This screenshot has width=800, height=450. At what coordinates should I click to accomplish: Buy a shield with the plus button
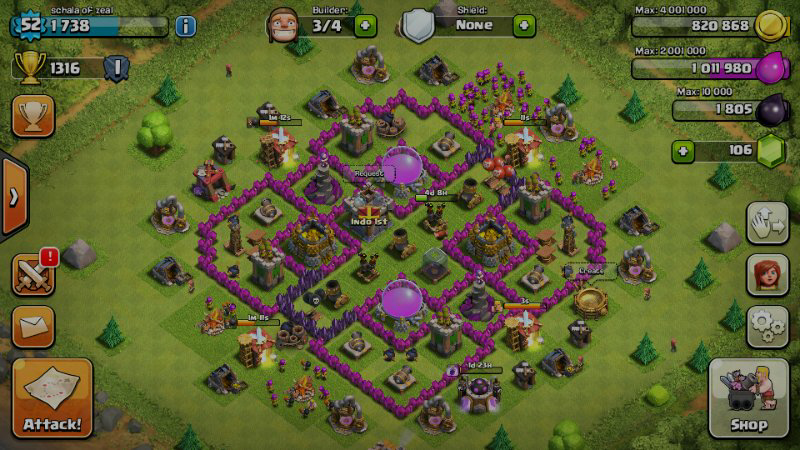[x=524, y=25]
